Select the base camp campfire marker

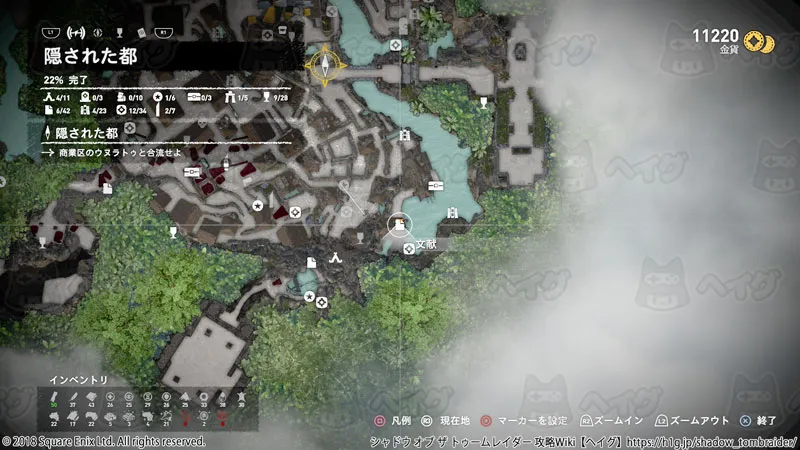click(x=337, y=259)
